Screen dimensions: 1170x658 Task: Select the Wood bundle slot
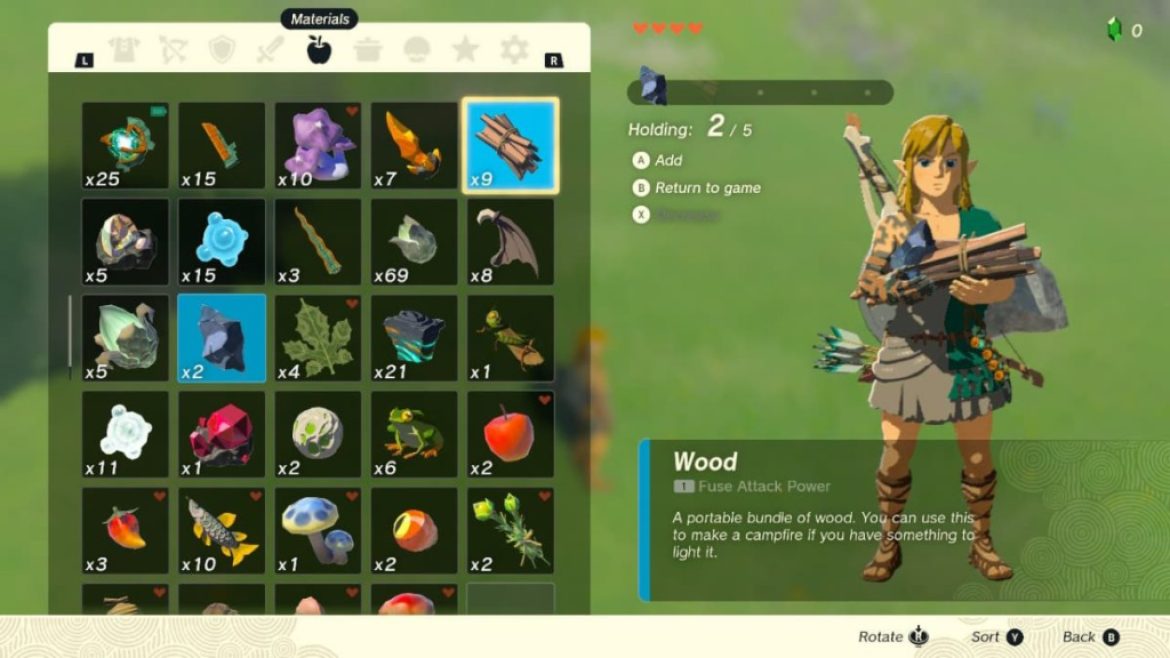[x=510, y=146]
